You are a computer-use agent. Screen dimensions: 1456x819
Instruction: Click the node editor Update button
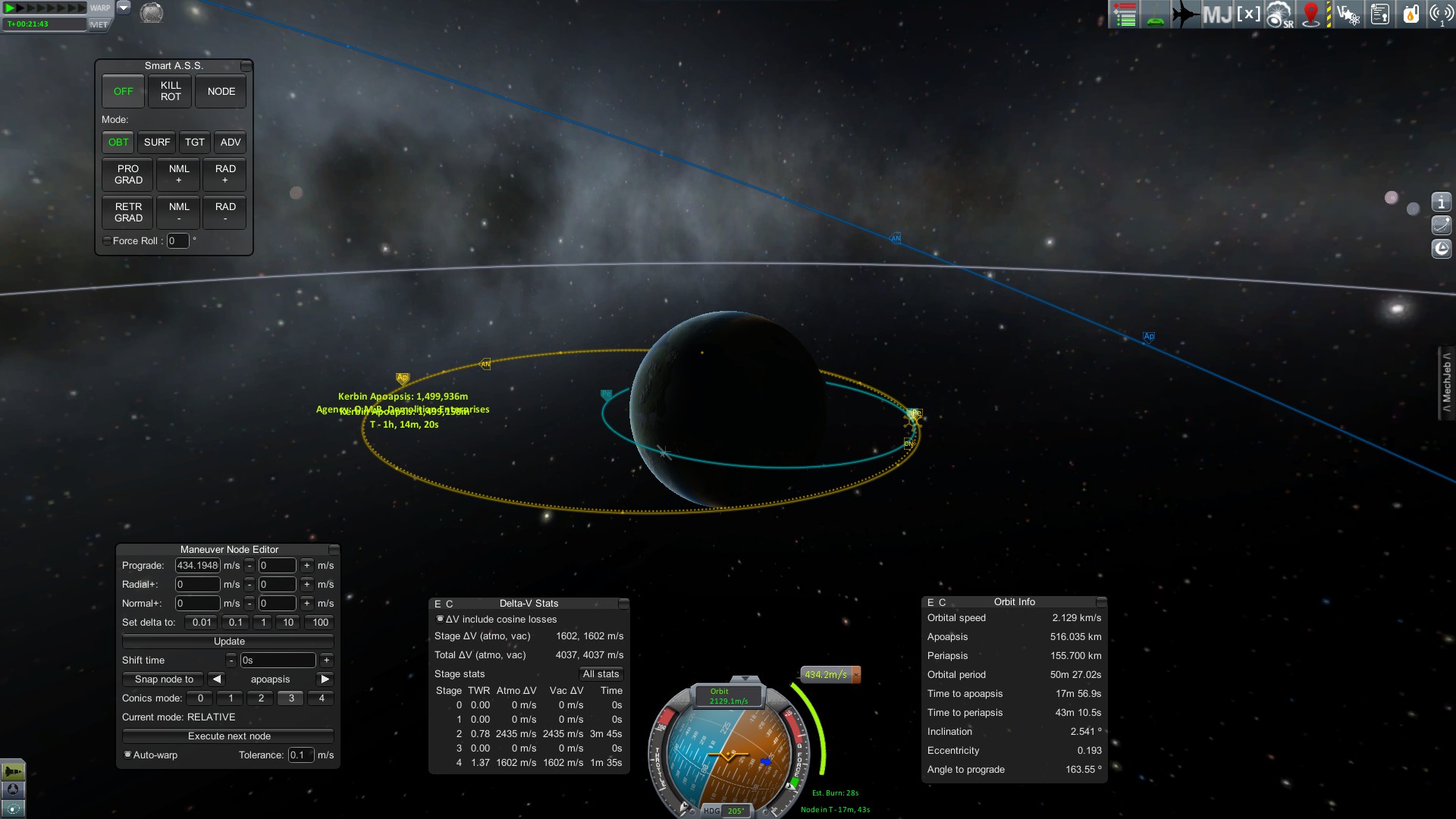point(228,642)
